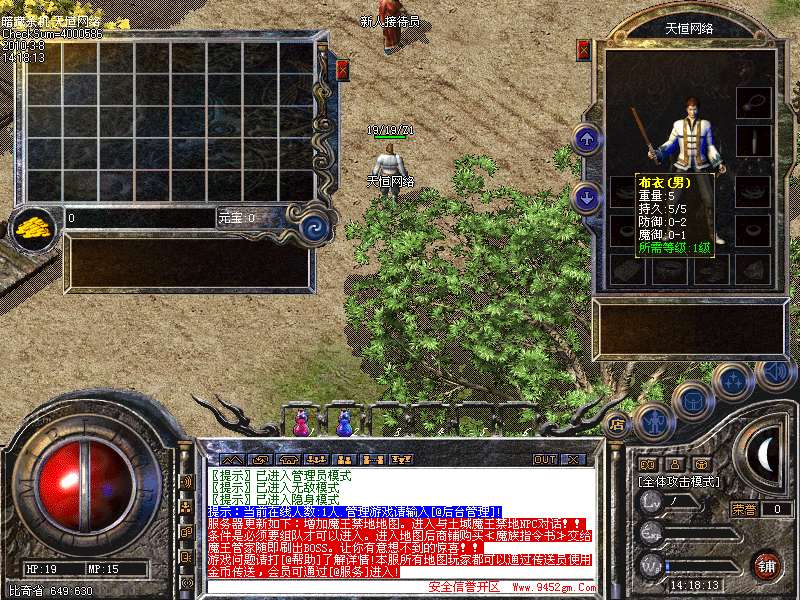Close the chat toolbar with the X button
800x600 pixels.
572,459
